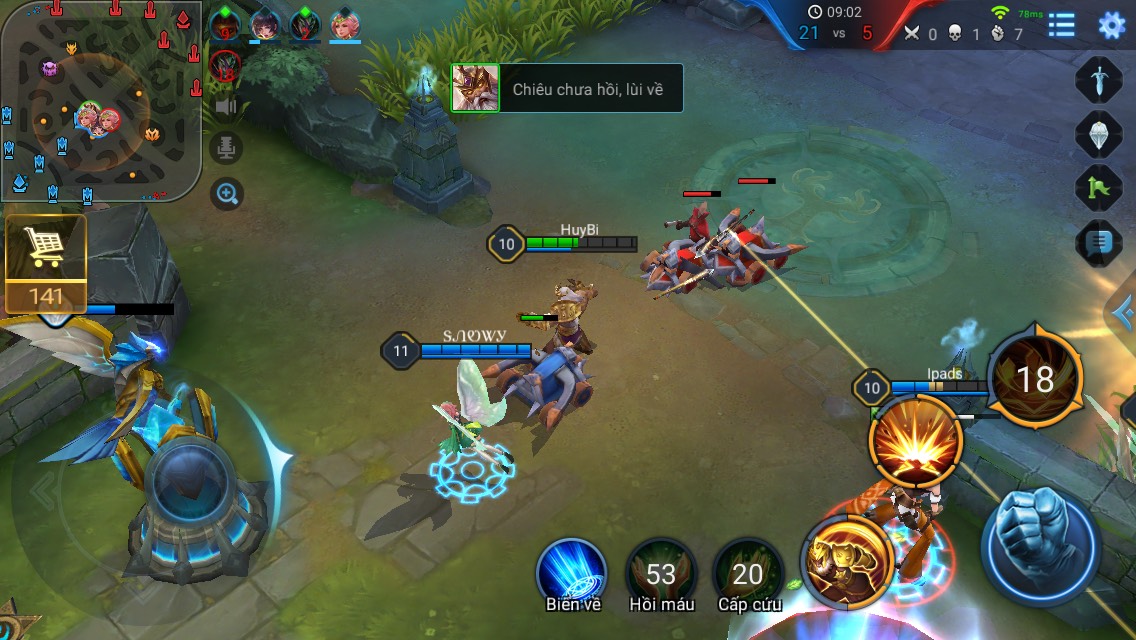Send the sword attack signal
Viewport: 1136px width, 640px height.
point(1099,80)
